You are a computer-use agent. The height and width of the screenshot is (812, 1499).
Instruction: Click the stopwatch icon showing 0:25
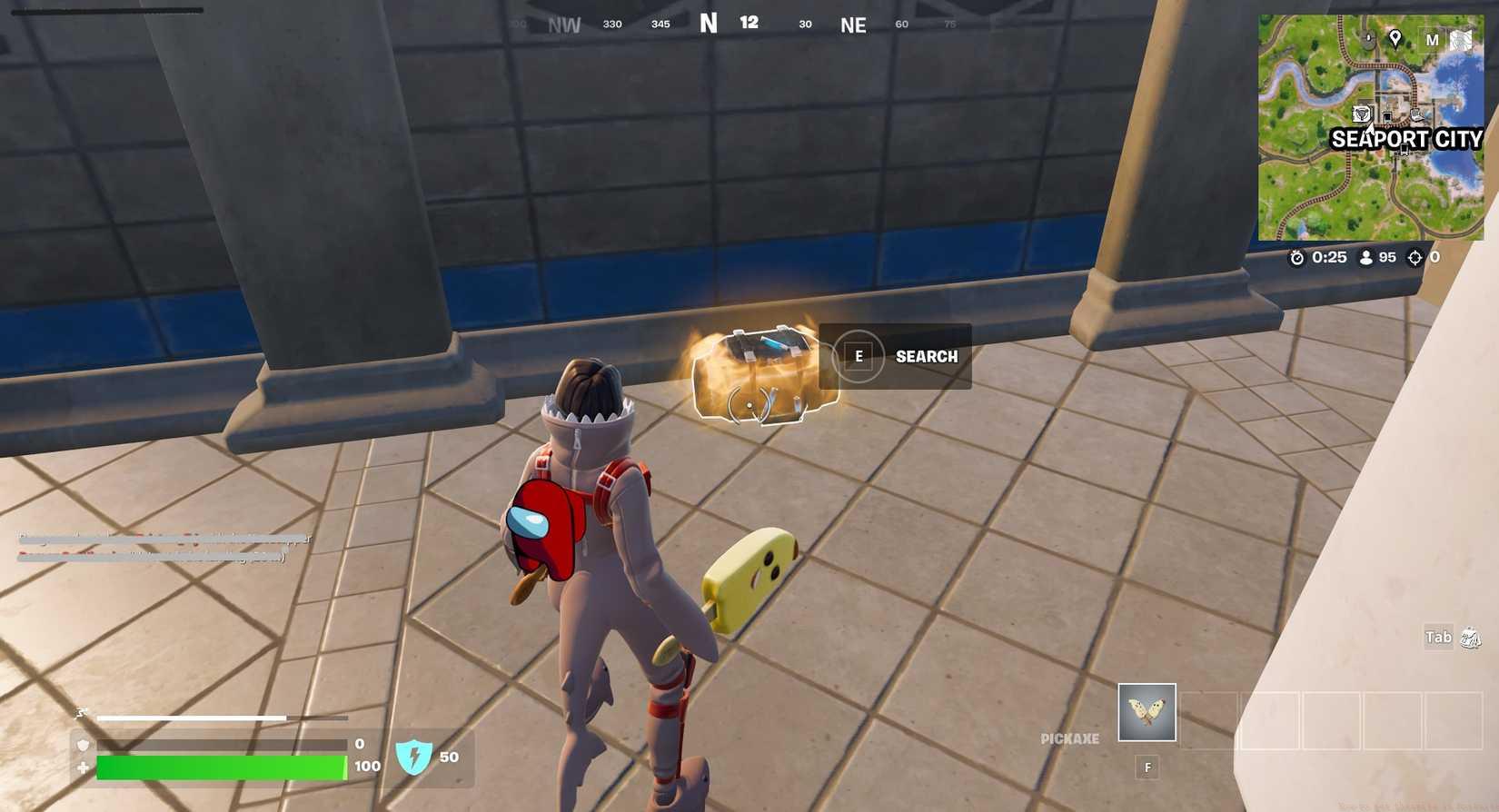point(1298,258)
